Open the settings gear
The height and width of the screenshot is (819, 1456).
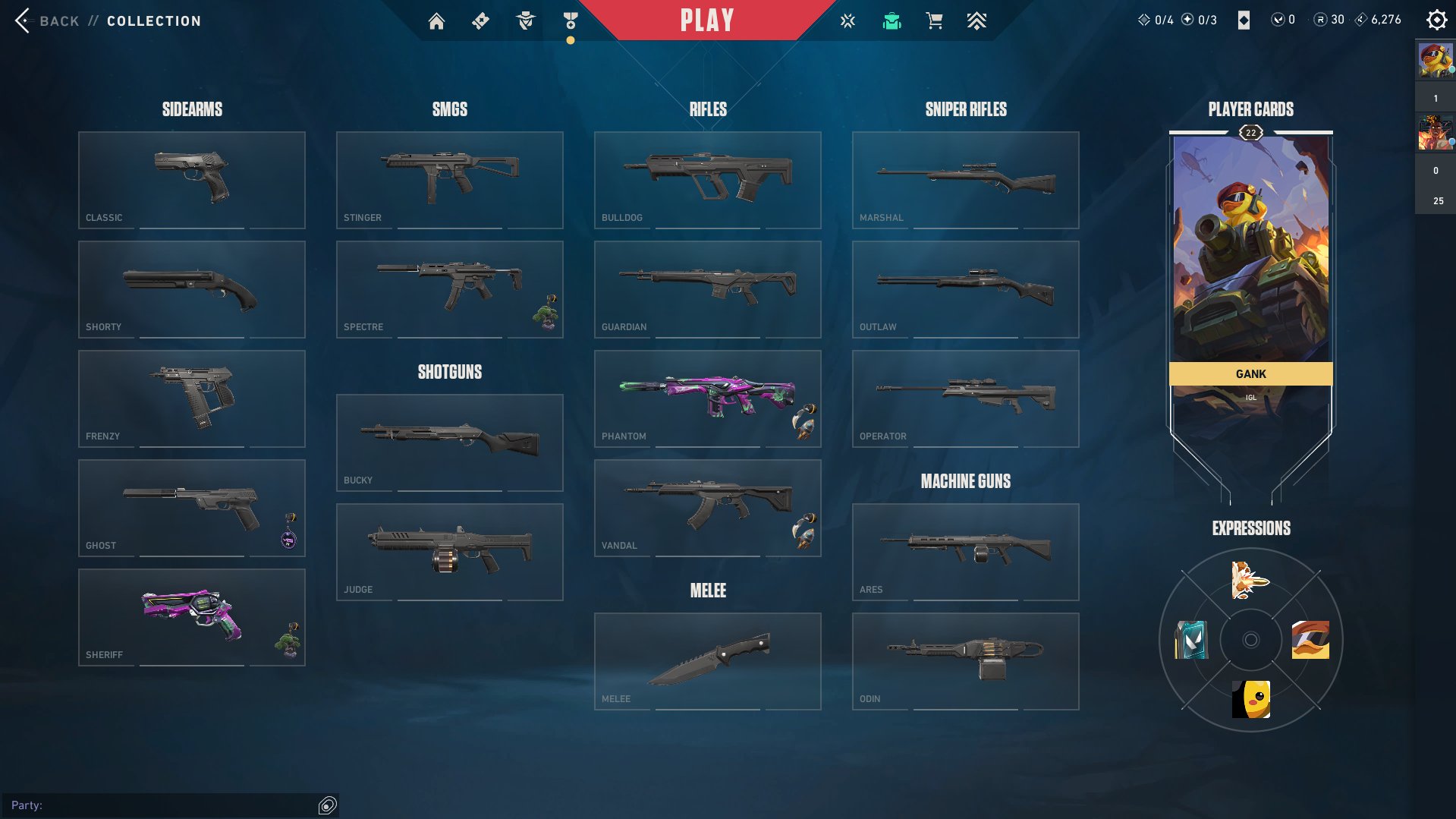pyautogui.click(x=1436, y=19)
